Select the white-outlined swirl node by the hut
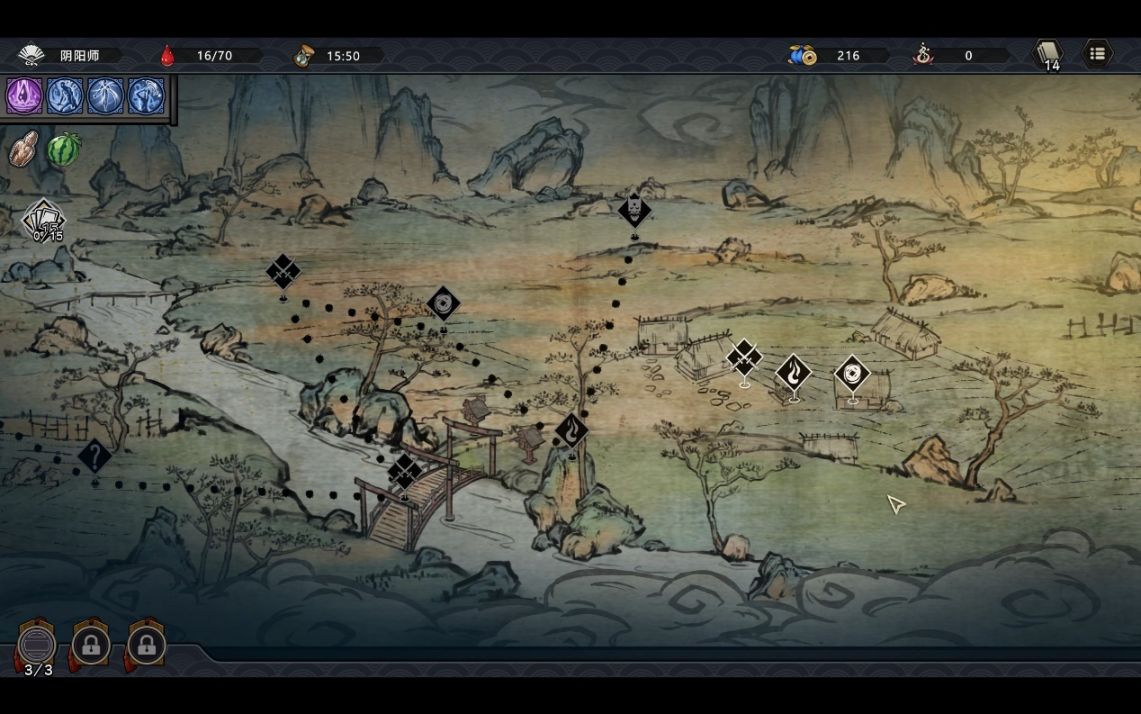This screenshot has height=714, width=1141. click(x=852, y=375)
